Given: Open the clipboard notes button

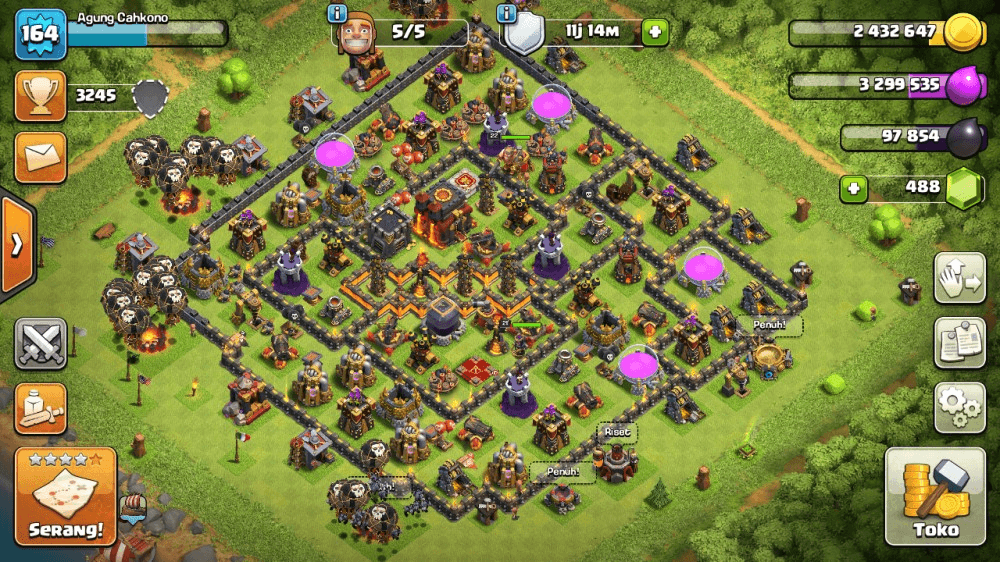Looking at the screenshot, I should pos(960,343).
